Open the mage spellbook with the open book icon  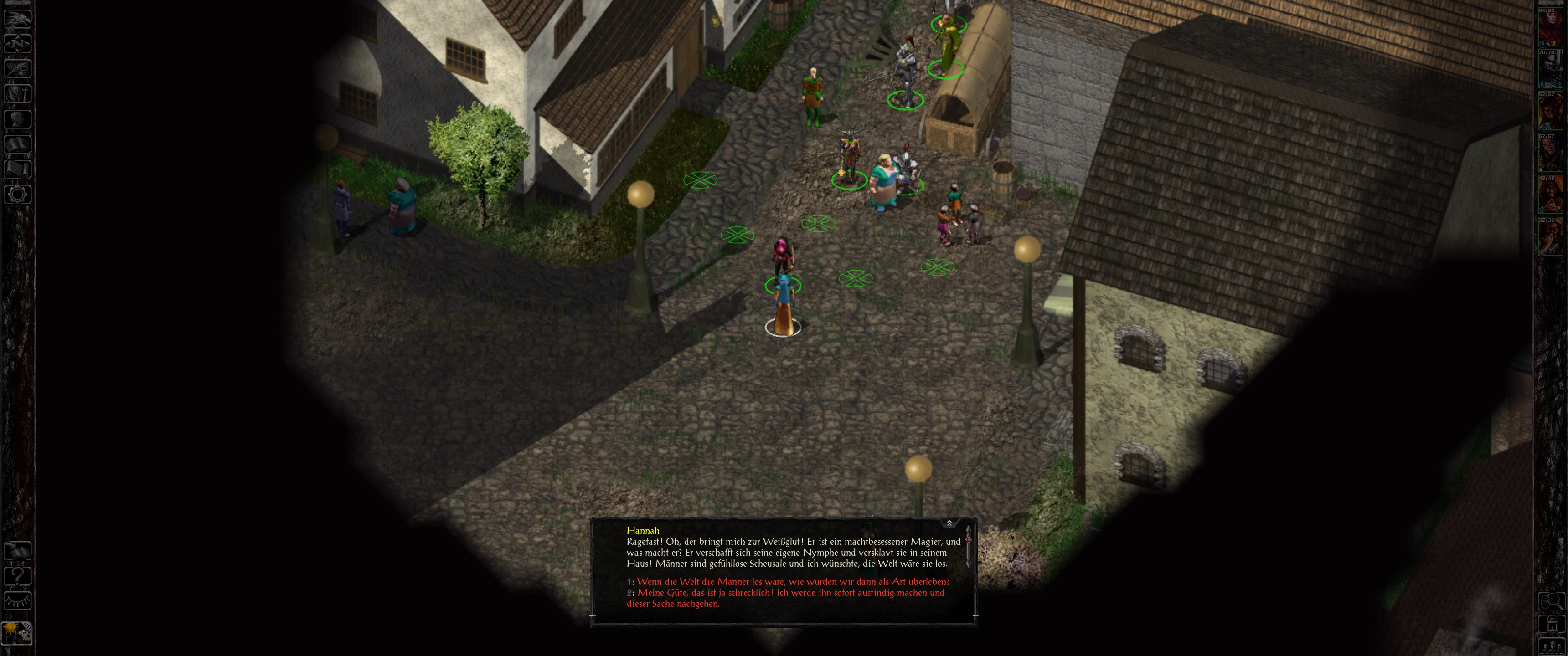pyautogui.click(x=18, y=143)
